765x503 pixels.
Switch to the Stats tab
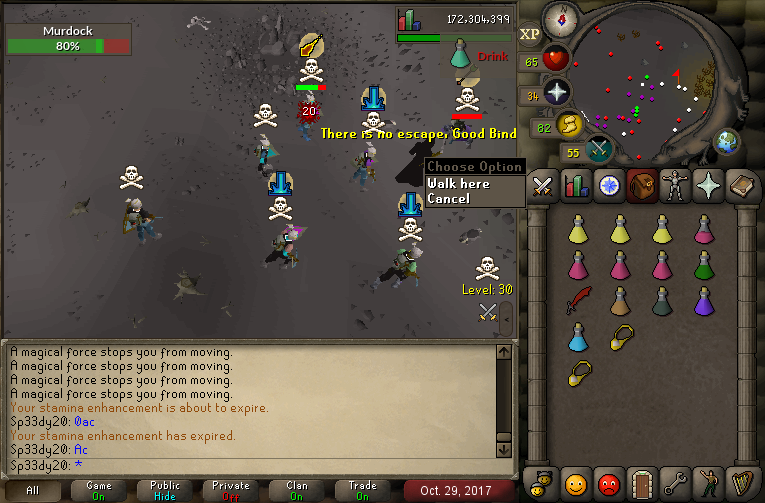tap(575, 187)
